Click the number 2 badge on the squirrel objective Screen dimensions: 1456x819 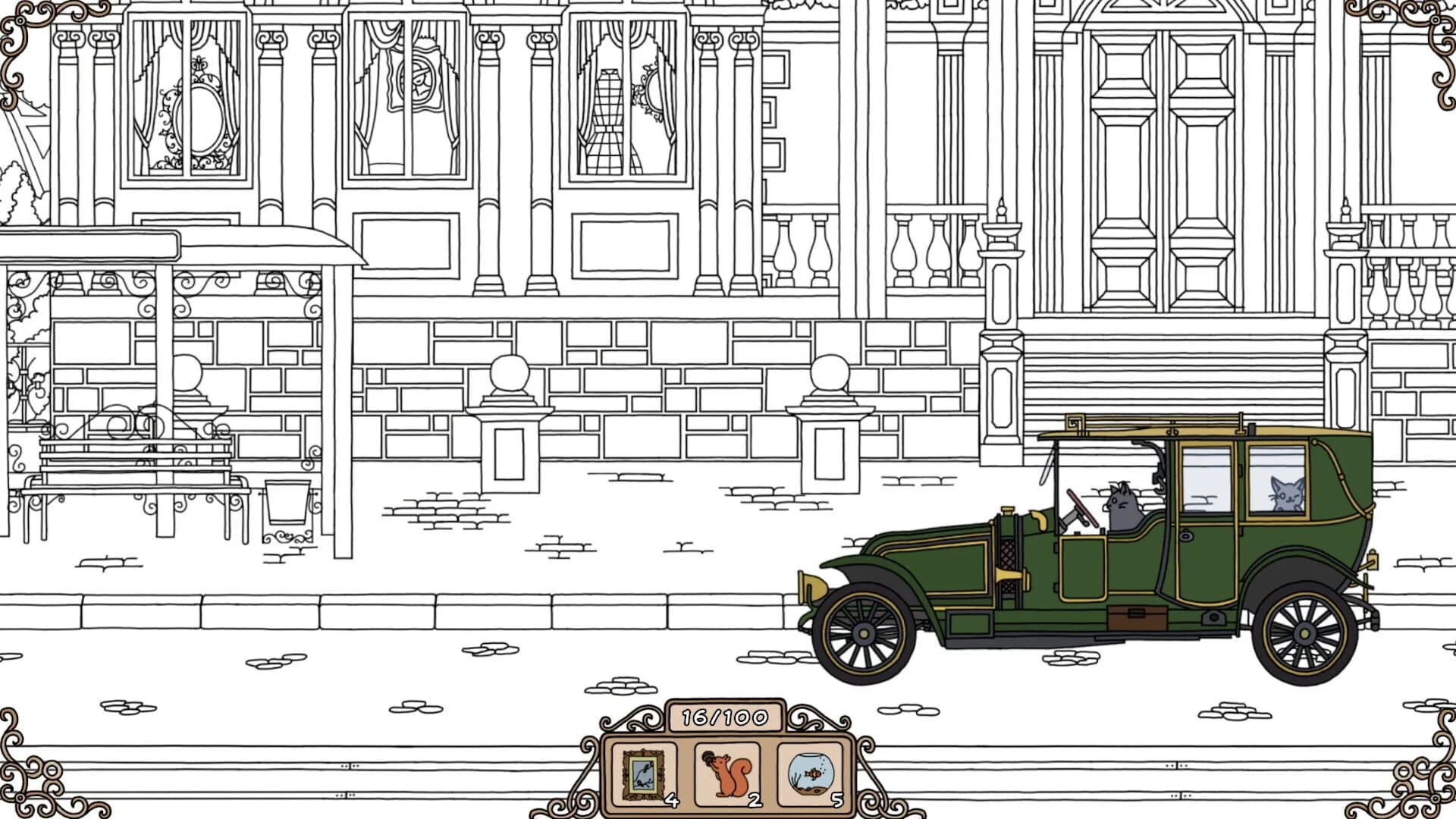pyautogui.click(x=755, y=798)
